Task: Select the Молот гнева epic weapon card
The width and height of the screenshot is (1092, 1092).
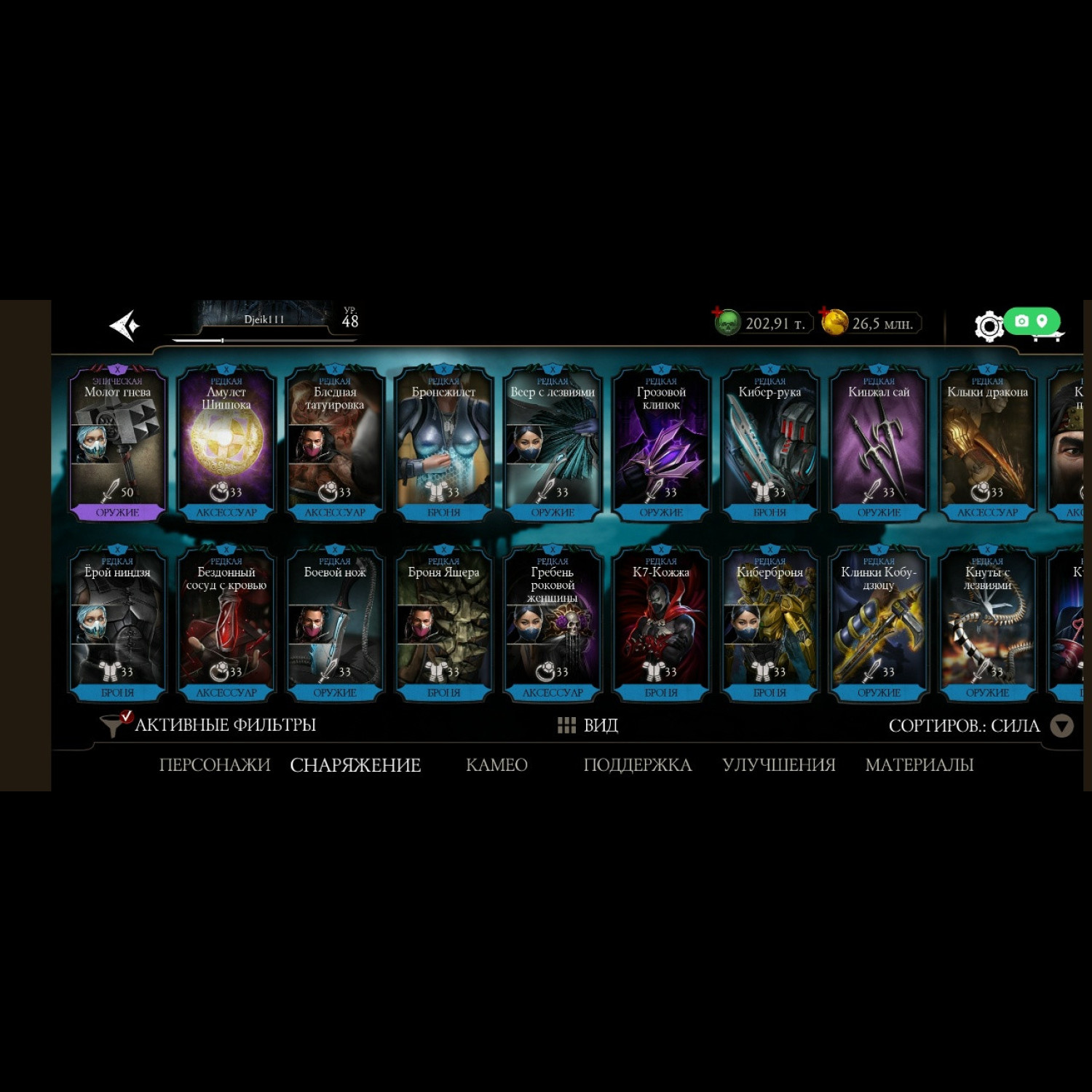Action: pyautogui.click(x=117, y=443)
